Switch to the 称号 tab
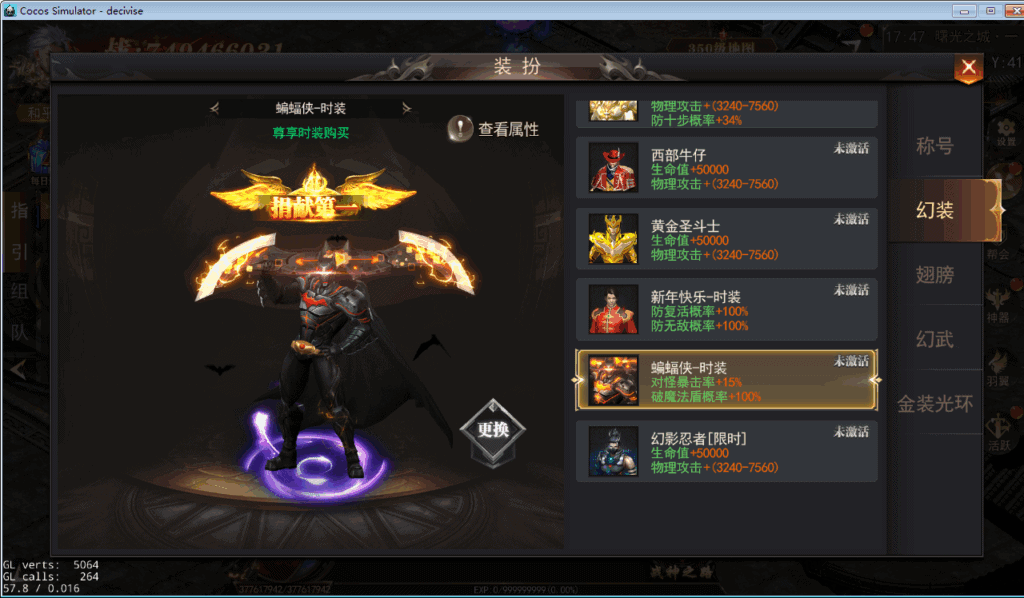This screenshot has width=1024, height=598. [935, 146]
